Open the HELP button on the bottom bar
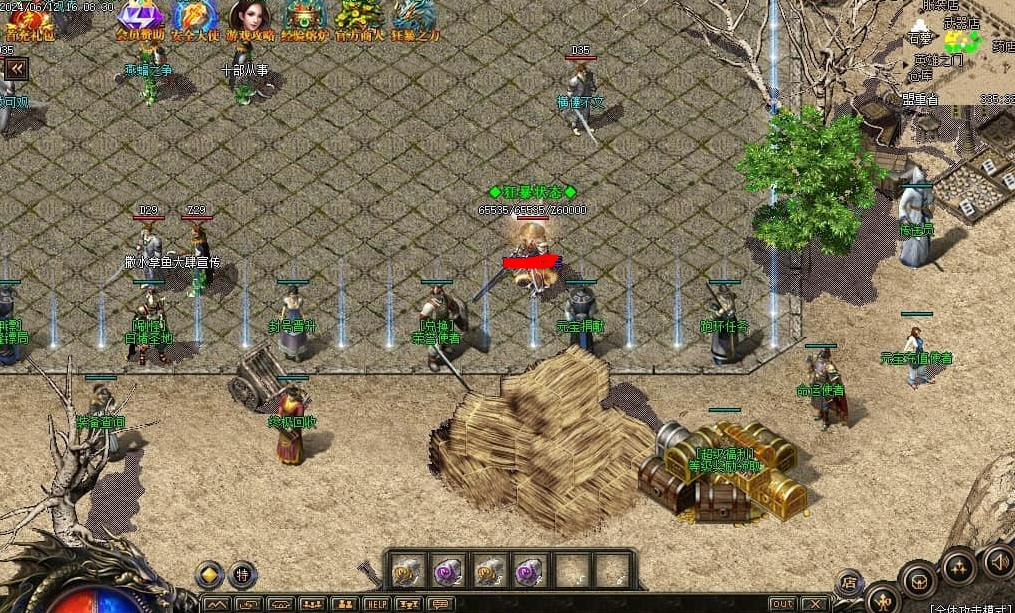The height and width of the screenshot is (613, 1015). [x=376, y=604]
